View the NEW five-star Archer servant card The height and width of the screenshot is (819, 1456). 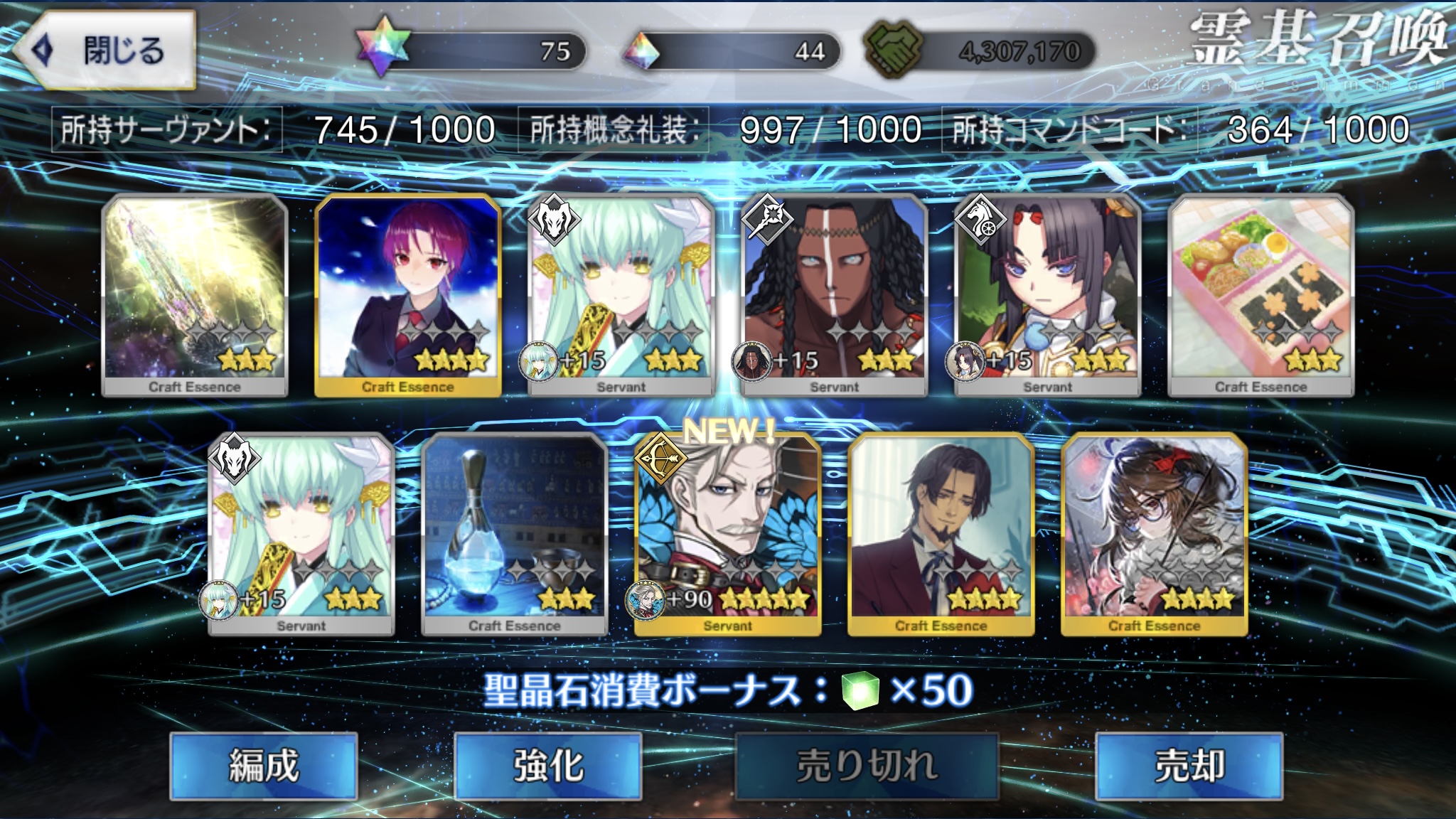(727, 533)
